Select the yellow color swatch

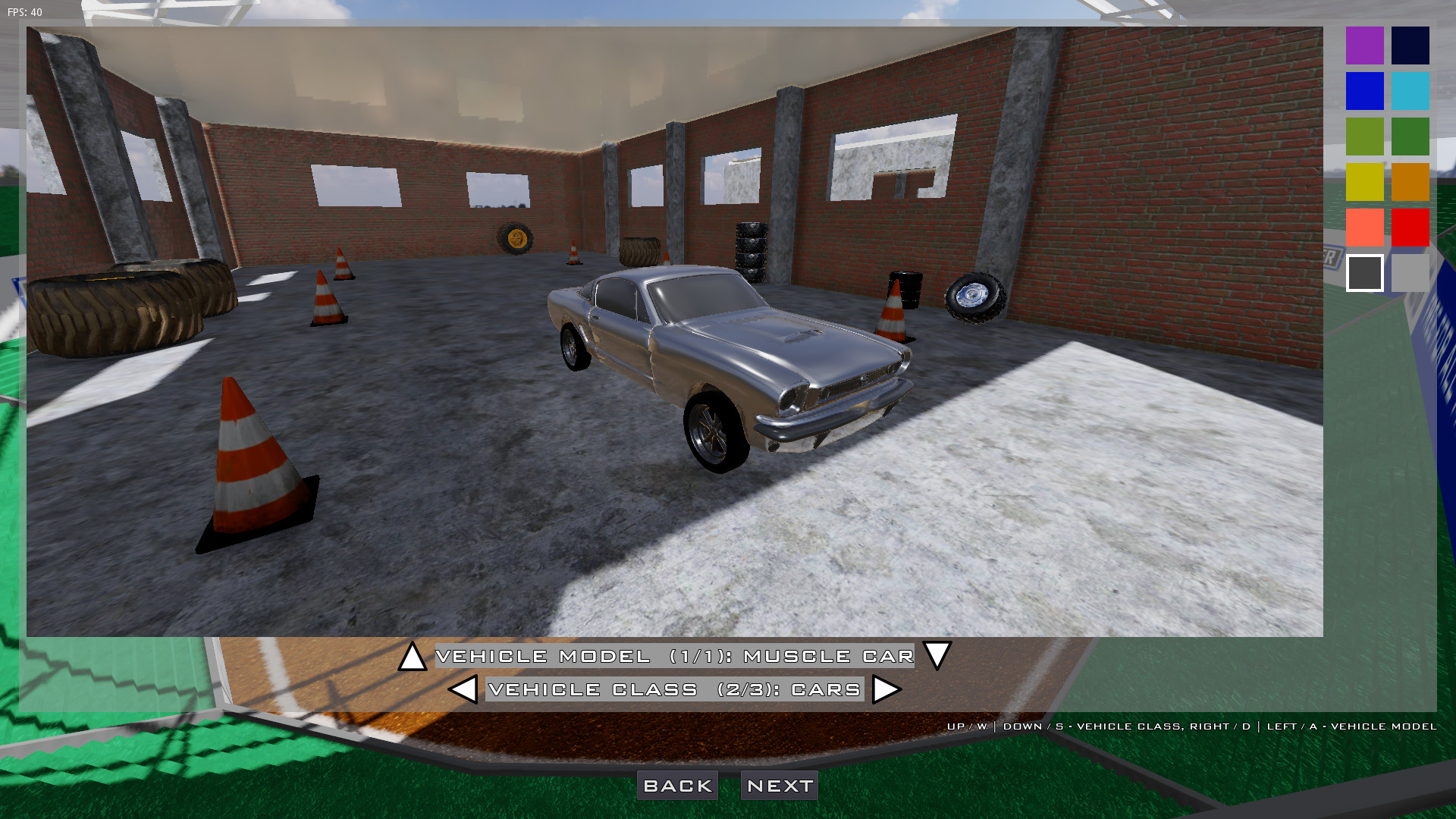1364,182
